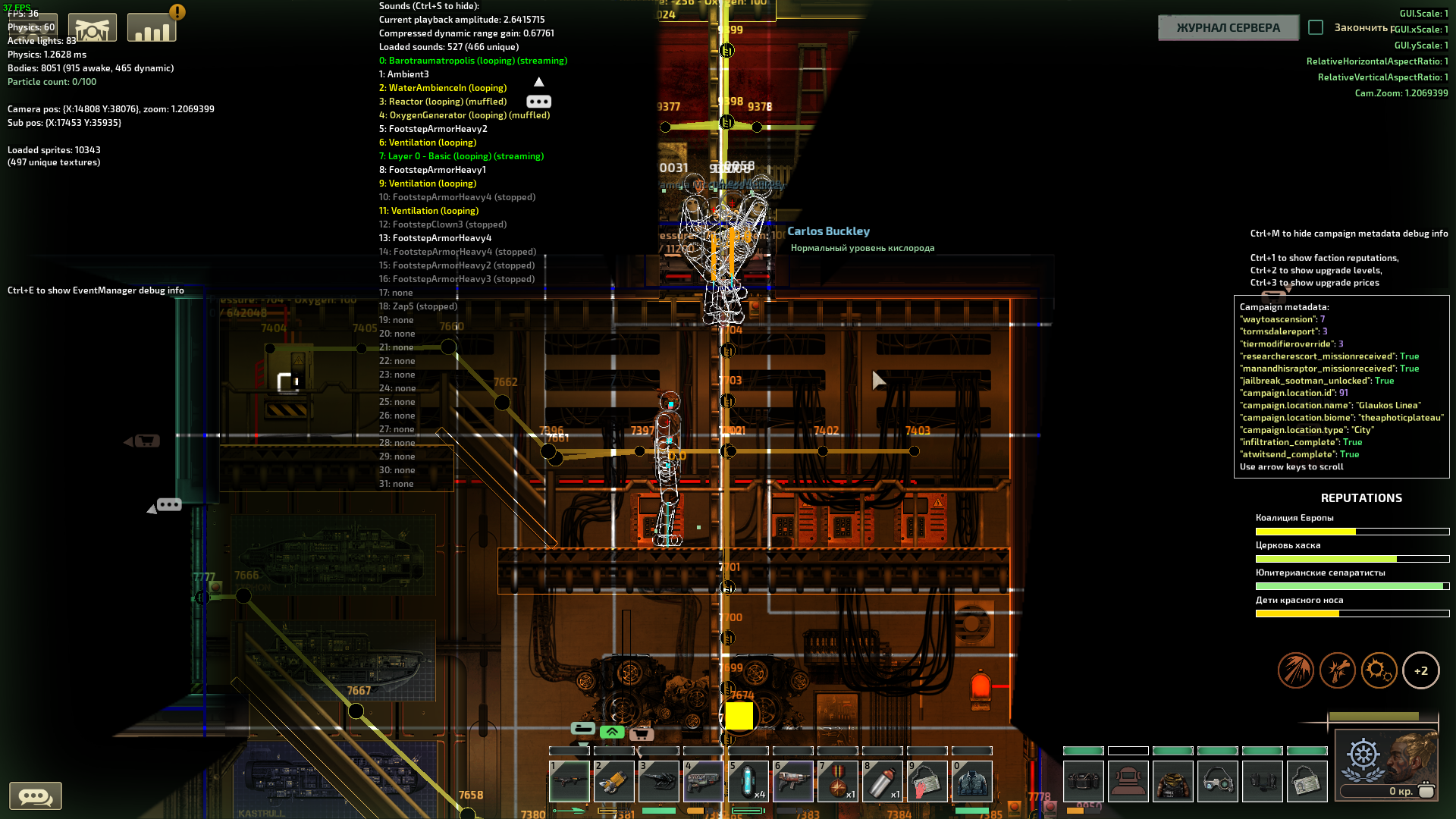Toggle the crew list panel icon top-left
The image size is (1456, 819).
tap(32, 27)
